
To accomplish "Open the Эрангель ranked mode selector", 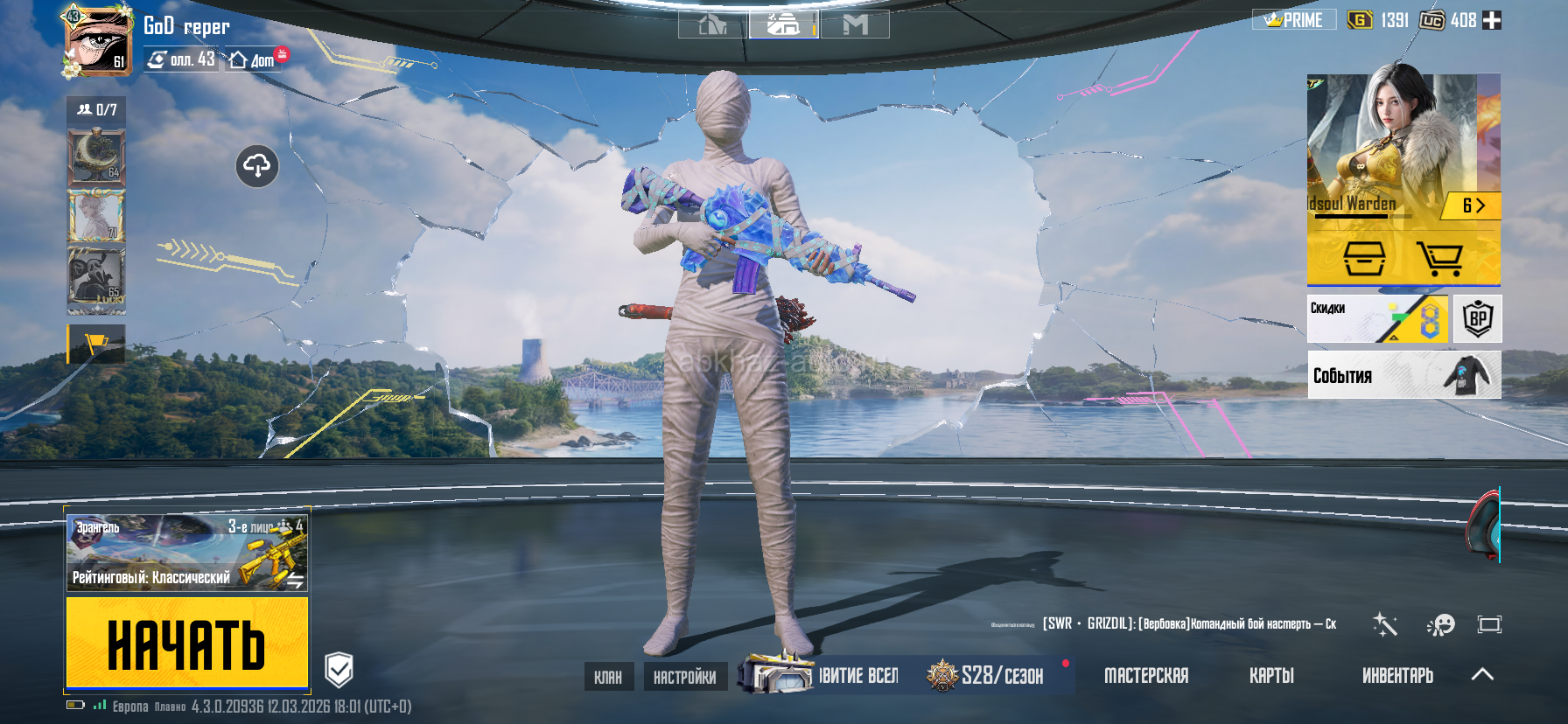I will pyautogui.click(x=186, y=553).
